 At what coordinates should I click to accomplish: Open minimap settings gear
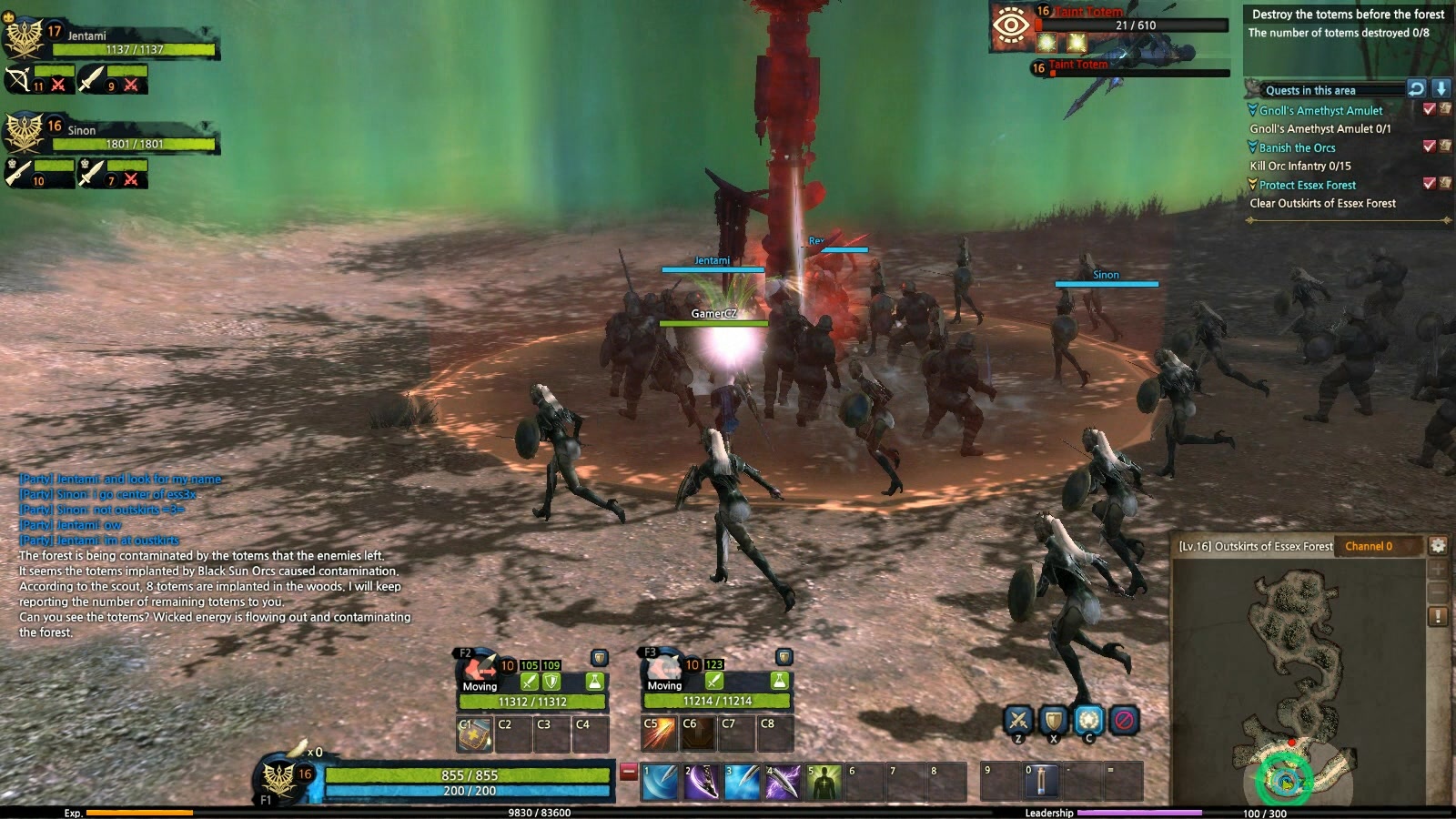click(x=1438, y=546)
